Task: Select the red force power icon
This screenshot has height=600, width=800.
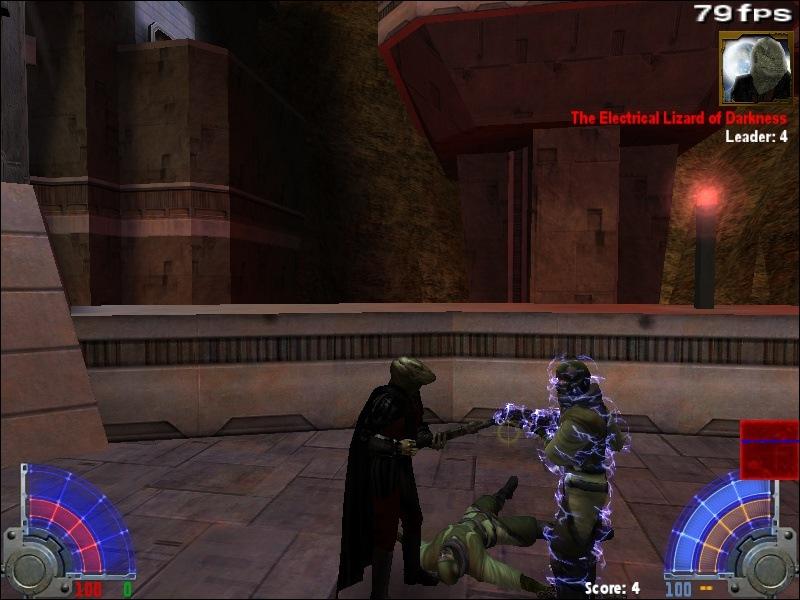Action: point(769,449)
